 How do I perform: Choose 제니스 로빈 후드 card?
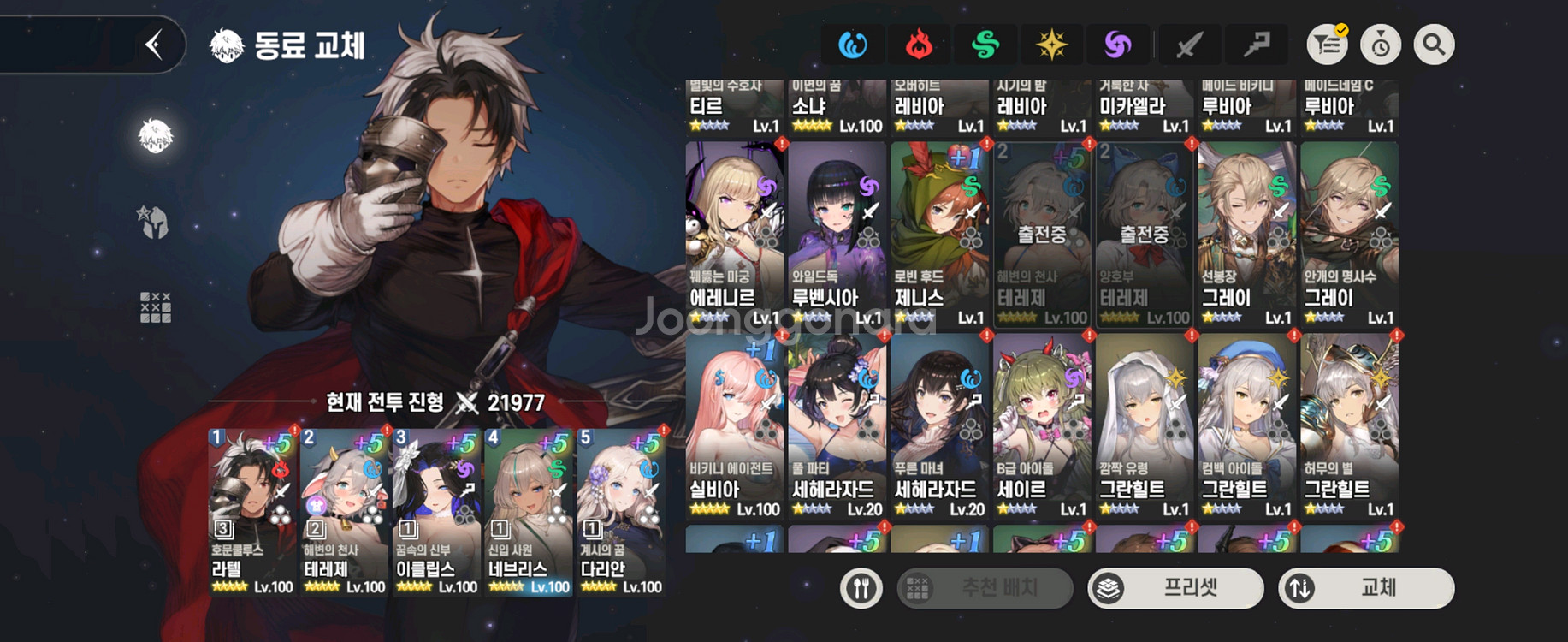(939, 235)
